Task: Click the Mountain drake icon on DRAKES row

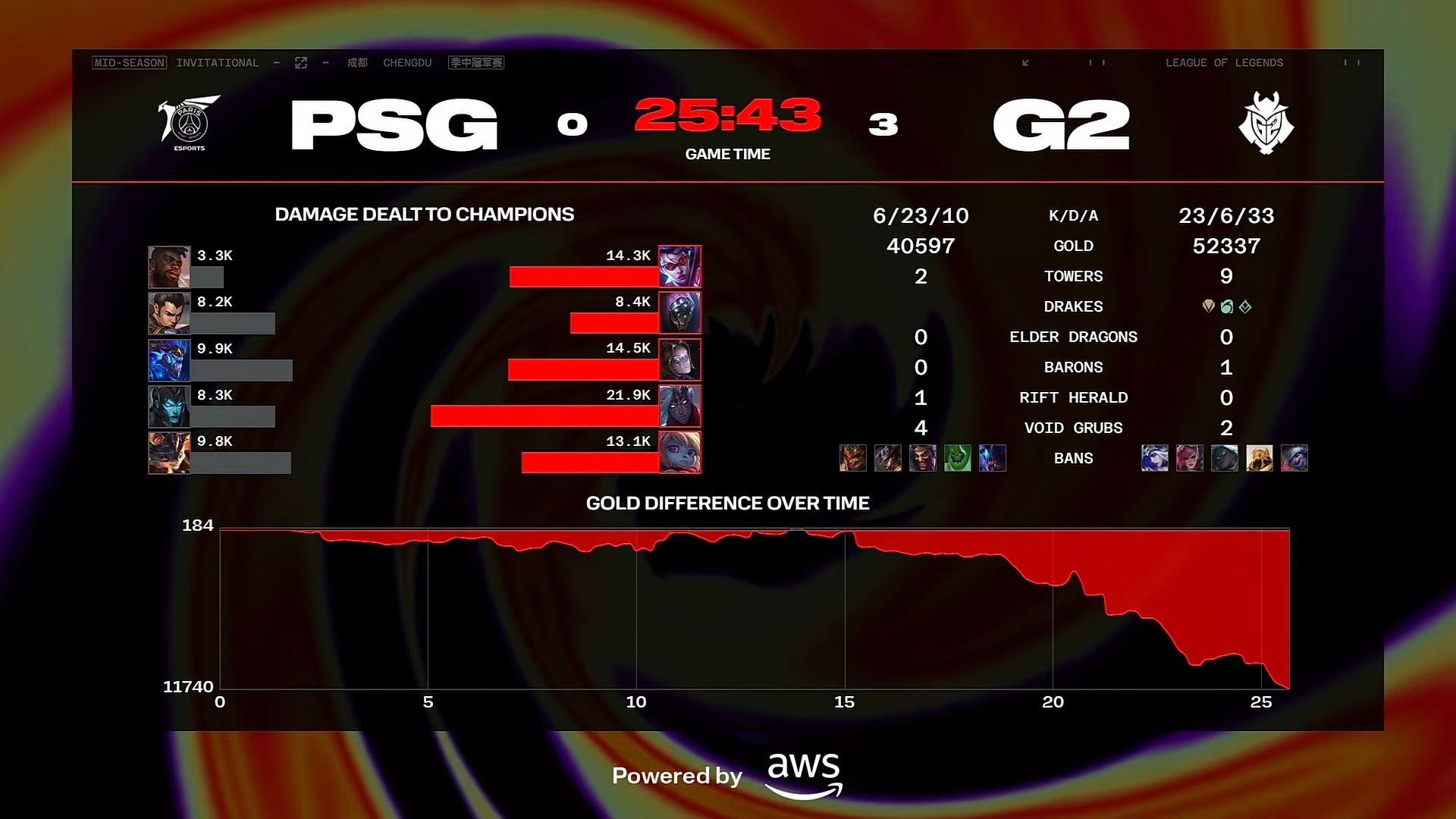Action: coord(1207,306)
